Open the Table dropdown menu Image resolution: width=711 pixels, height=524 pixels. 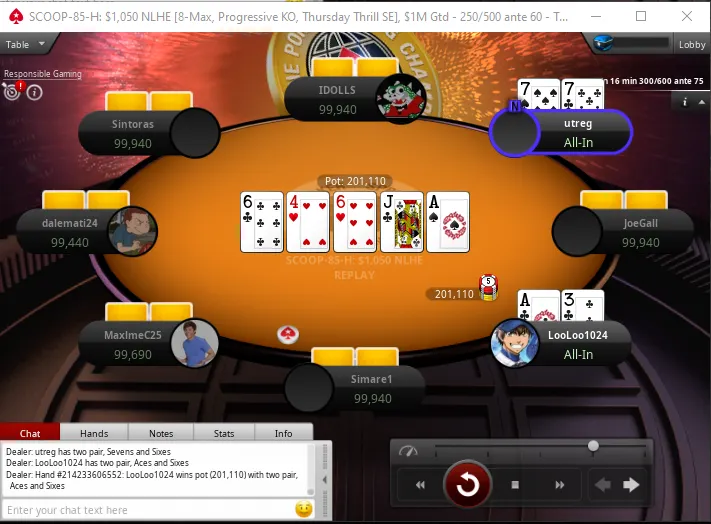click(26, 45)
